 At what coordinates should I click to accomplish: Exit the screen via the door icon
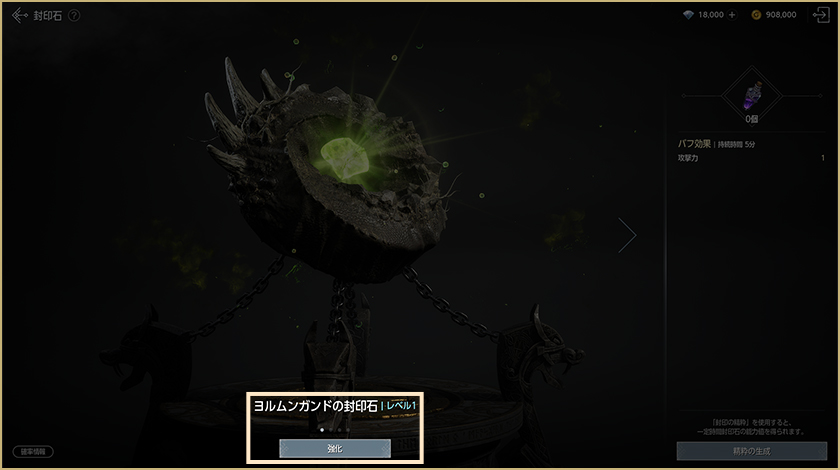pyautogui.click(x=820, y=15)
